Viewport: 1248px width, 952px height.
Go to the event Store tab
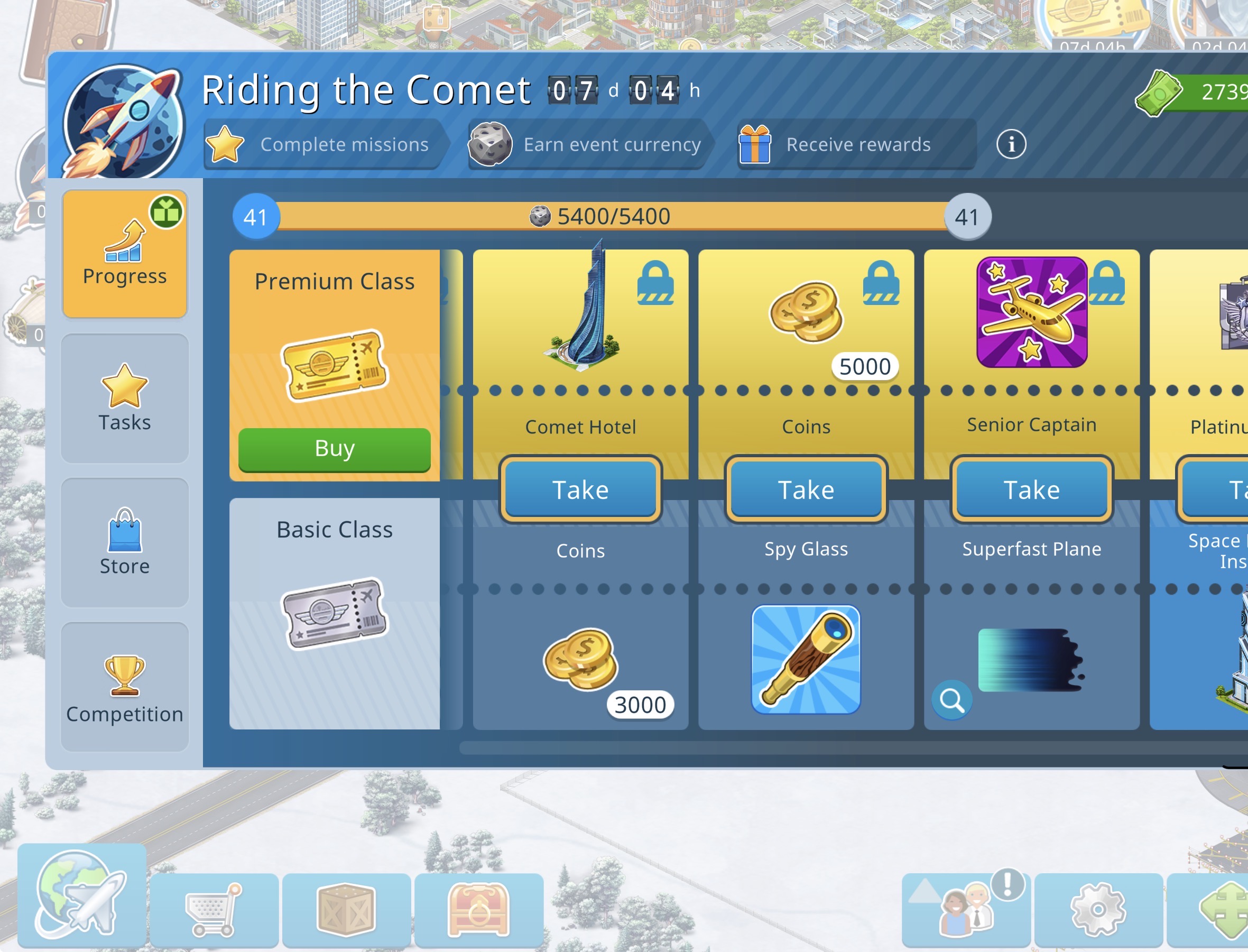[125, 542]
